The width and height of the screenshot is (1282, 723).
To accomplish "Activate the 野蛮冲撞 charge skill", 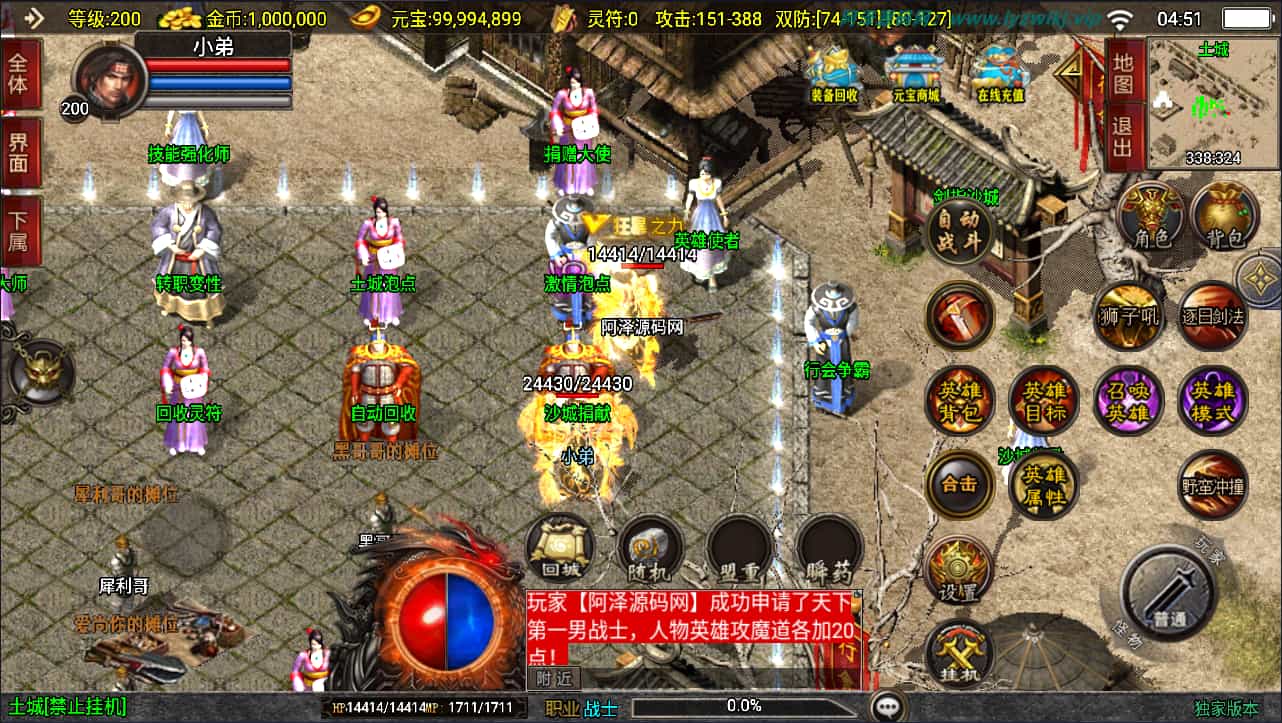I will pos(1212,485).
